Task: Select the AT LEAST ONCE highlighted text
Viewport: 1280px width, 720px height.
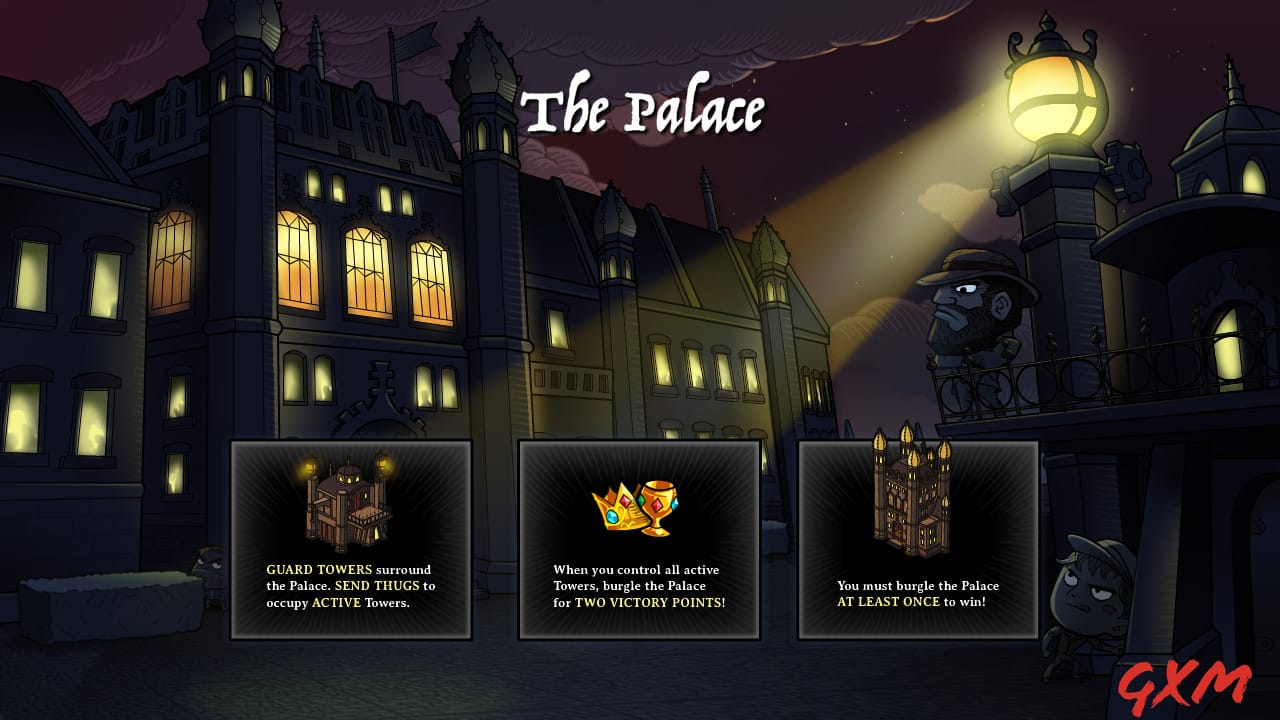Action: coord(888,599)
